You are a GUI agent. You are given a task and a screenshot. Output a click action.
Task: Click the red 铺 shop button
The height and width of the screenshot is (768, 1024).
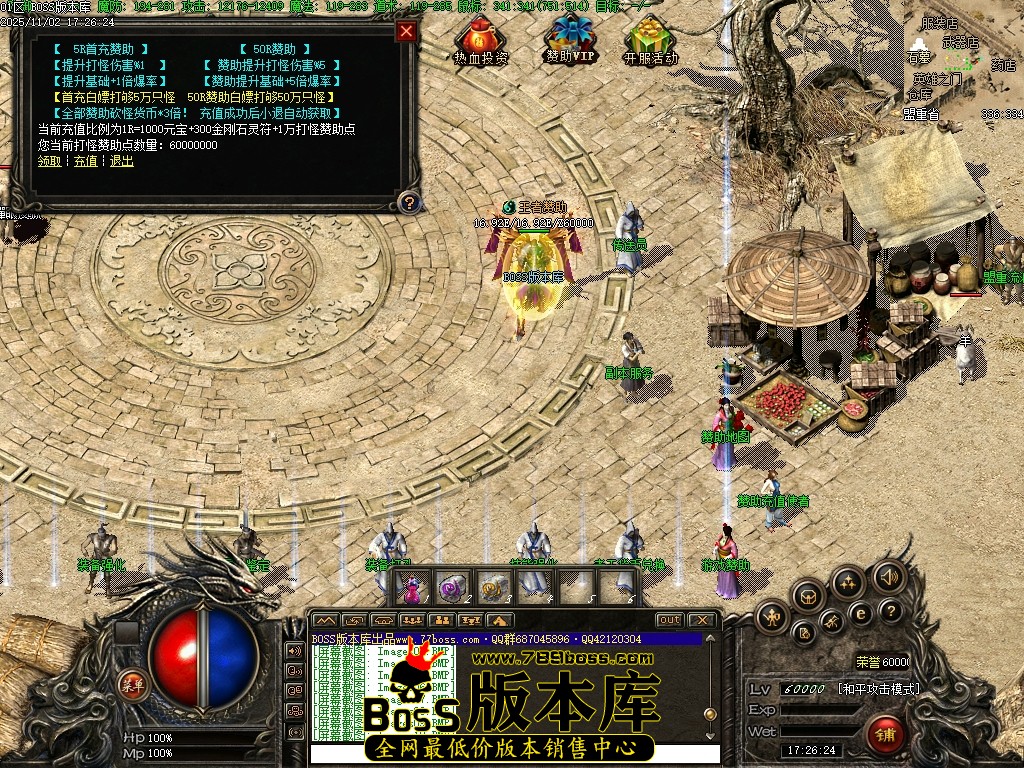pyautogui.click(x=885, y=735)
